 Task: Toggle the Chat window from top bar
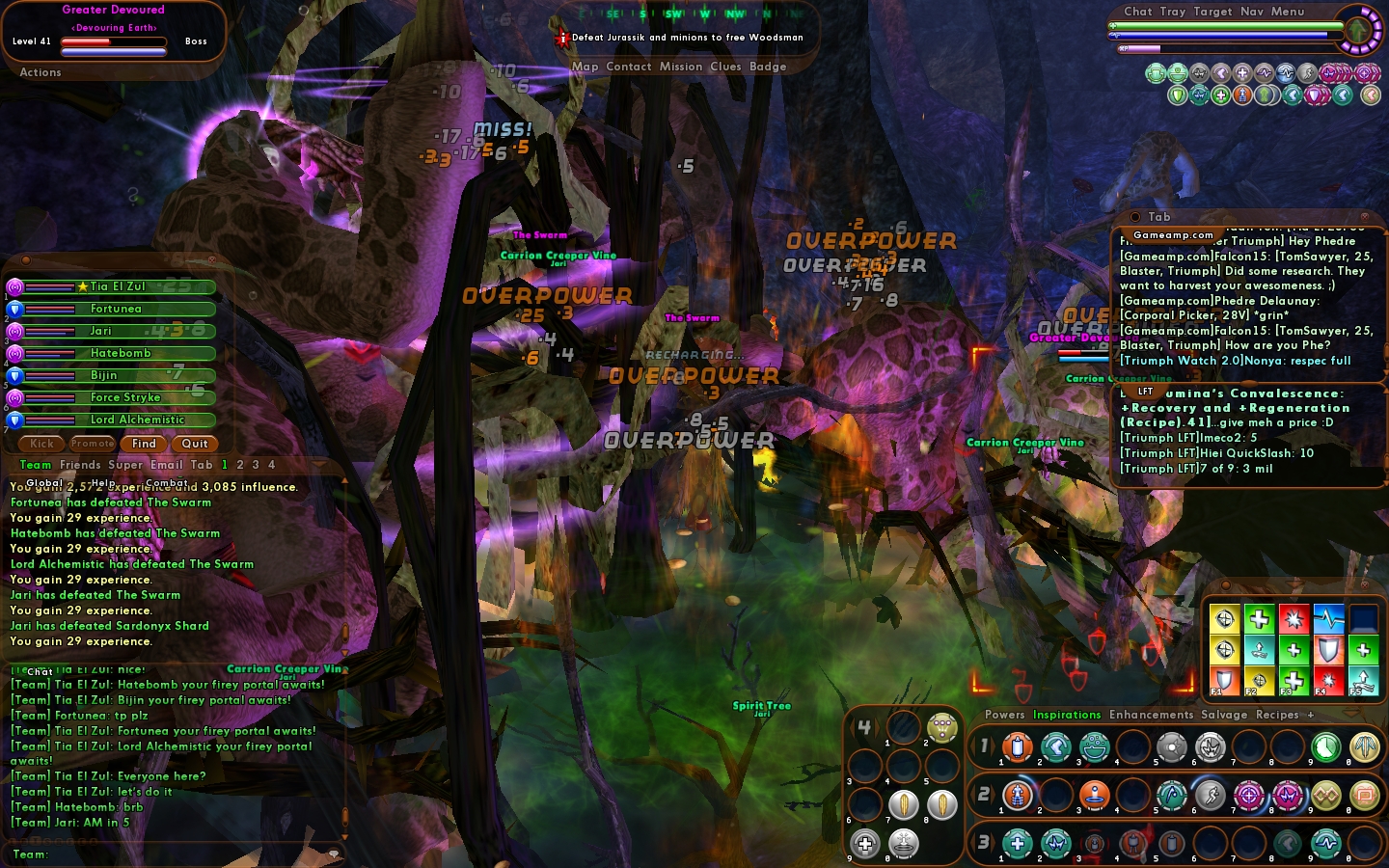(x=1137, y=12)
